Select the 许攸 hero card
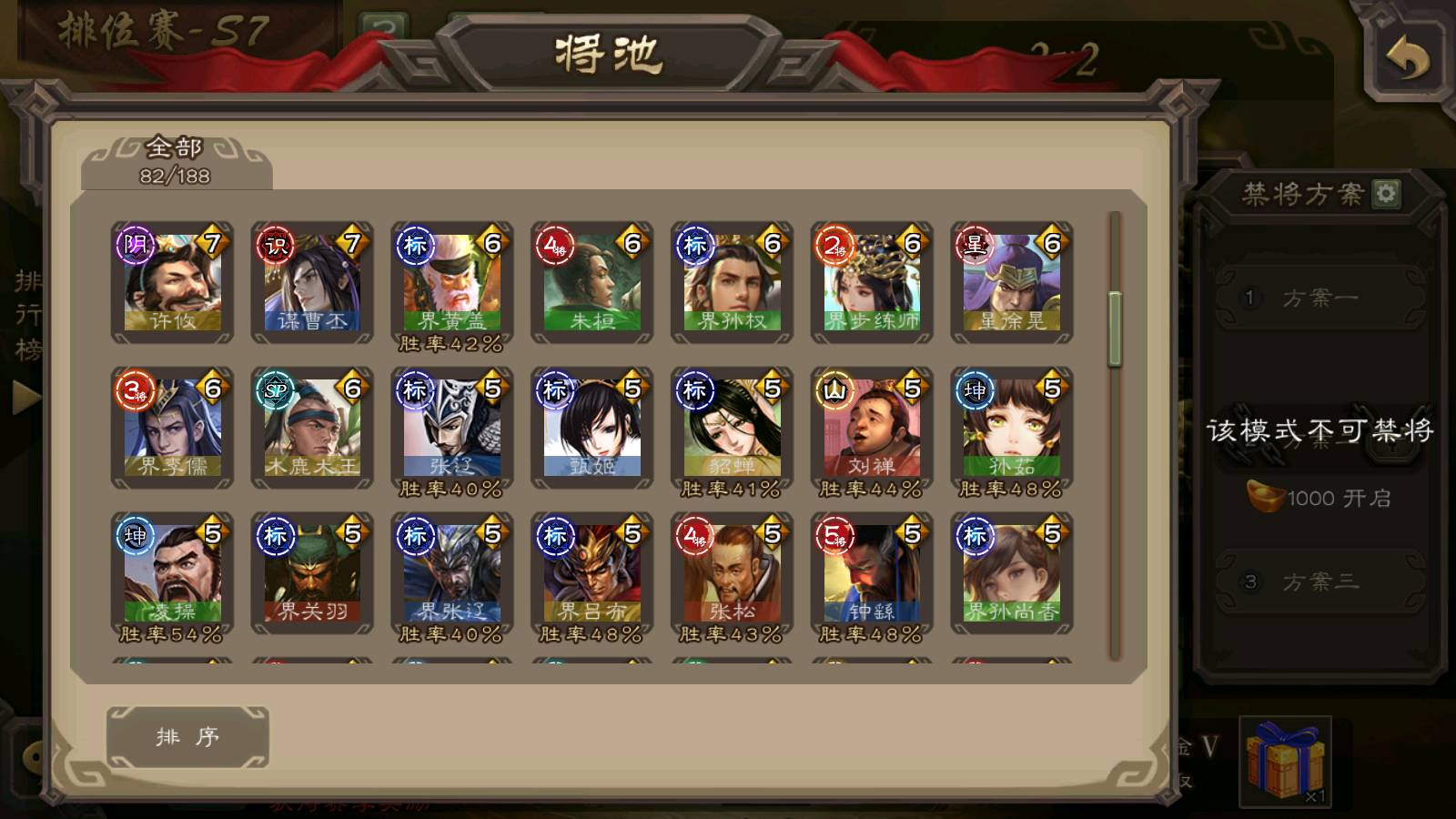 point(172,283)
